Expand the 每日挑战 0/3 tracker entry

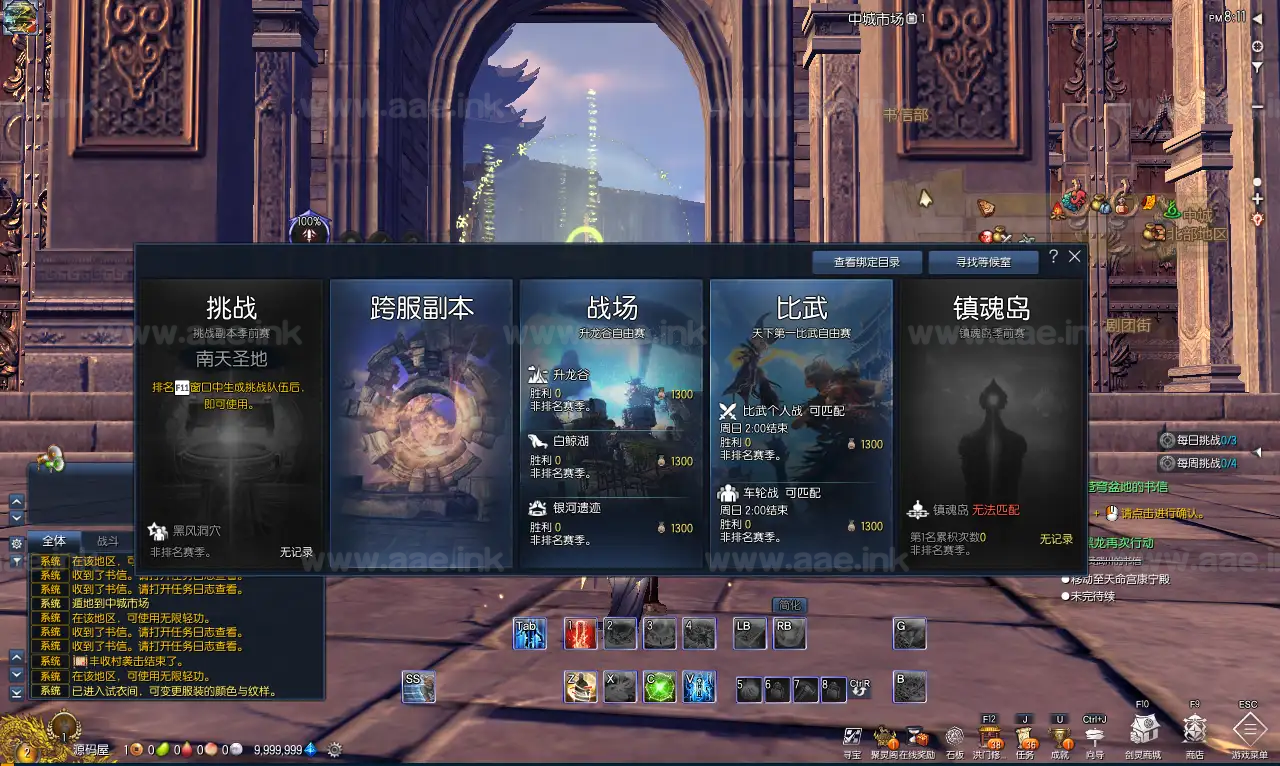coord(1195,440)
